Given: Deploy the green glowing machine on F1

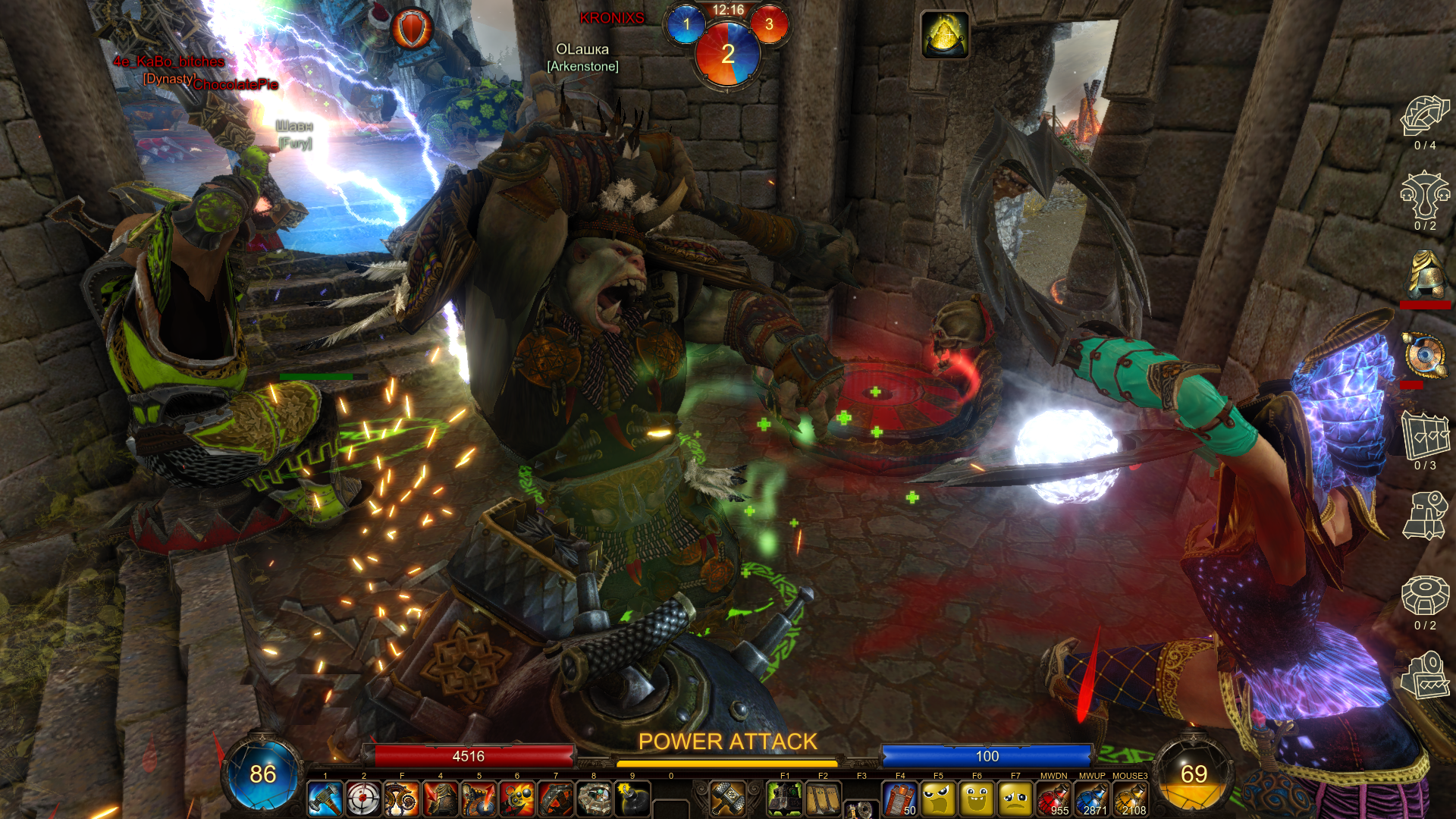Looking at the screenshot, I should click(x=785, y=799).
